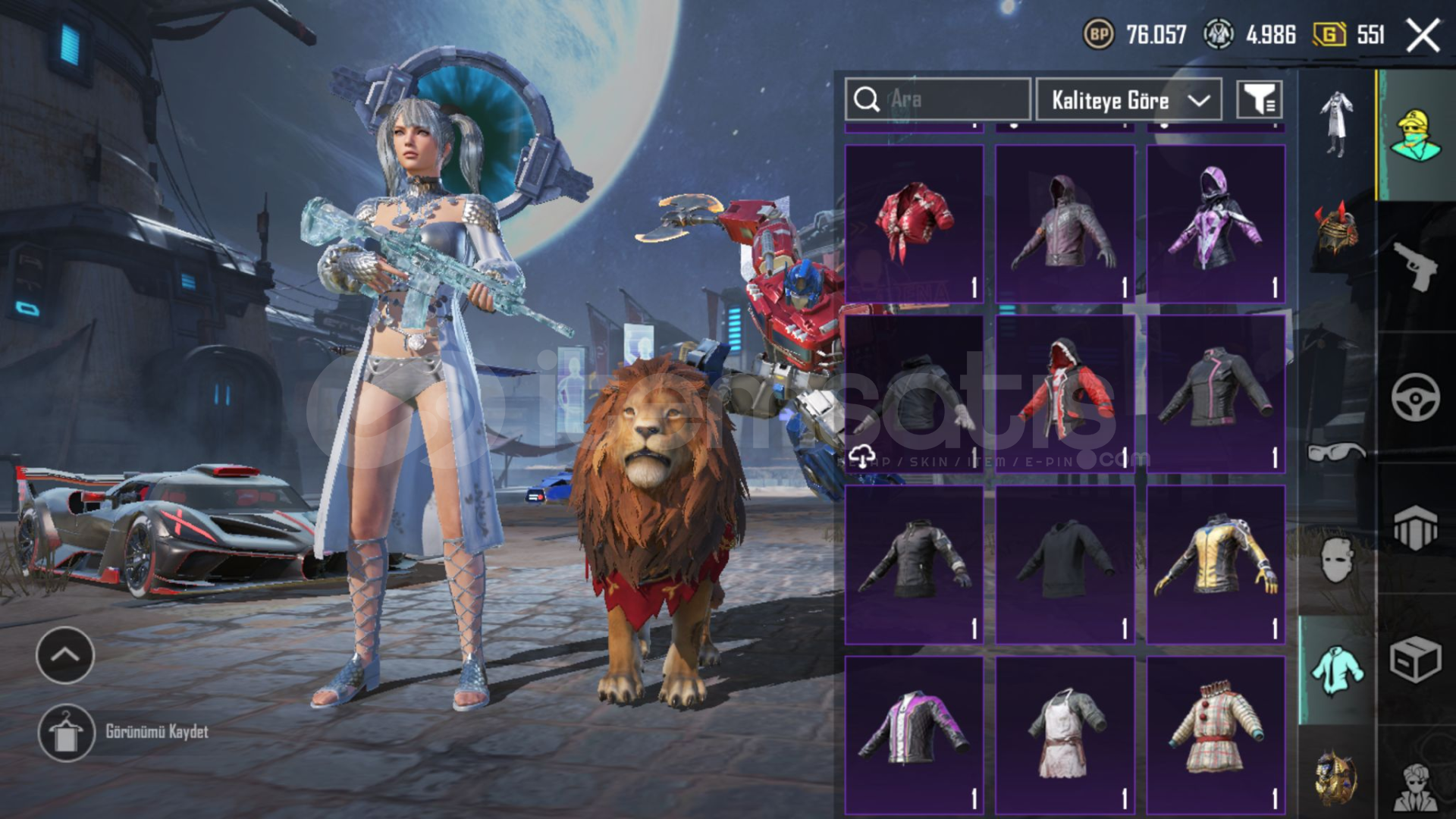Open the vehicle steering wheel tab
Screen dimensions: 1456x819
(x=1415, y=397)
